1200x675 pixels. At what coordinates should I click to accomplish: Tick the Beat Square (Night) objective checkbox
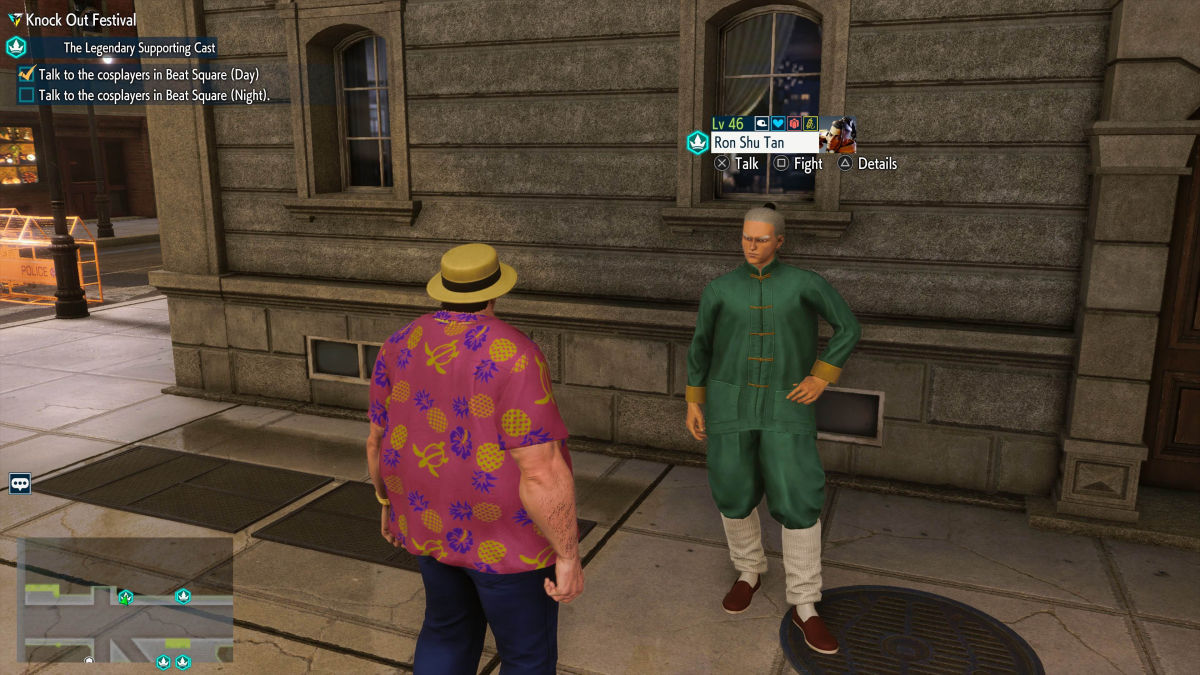coord(27,96)
